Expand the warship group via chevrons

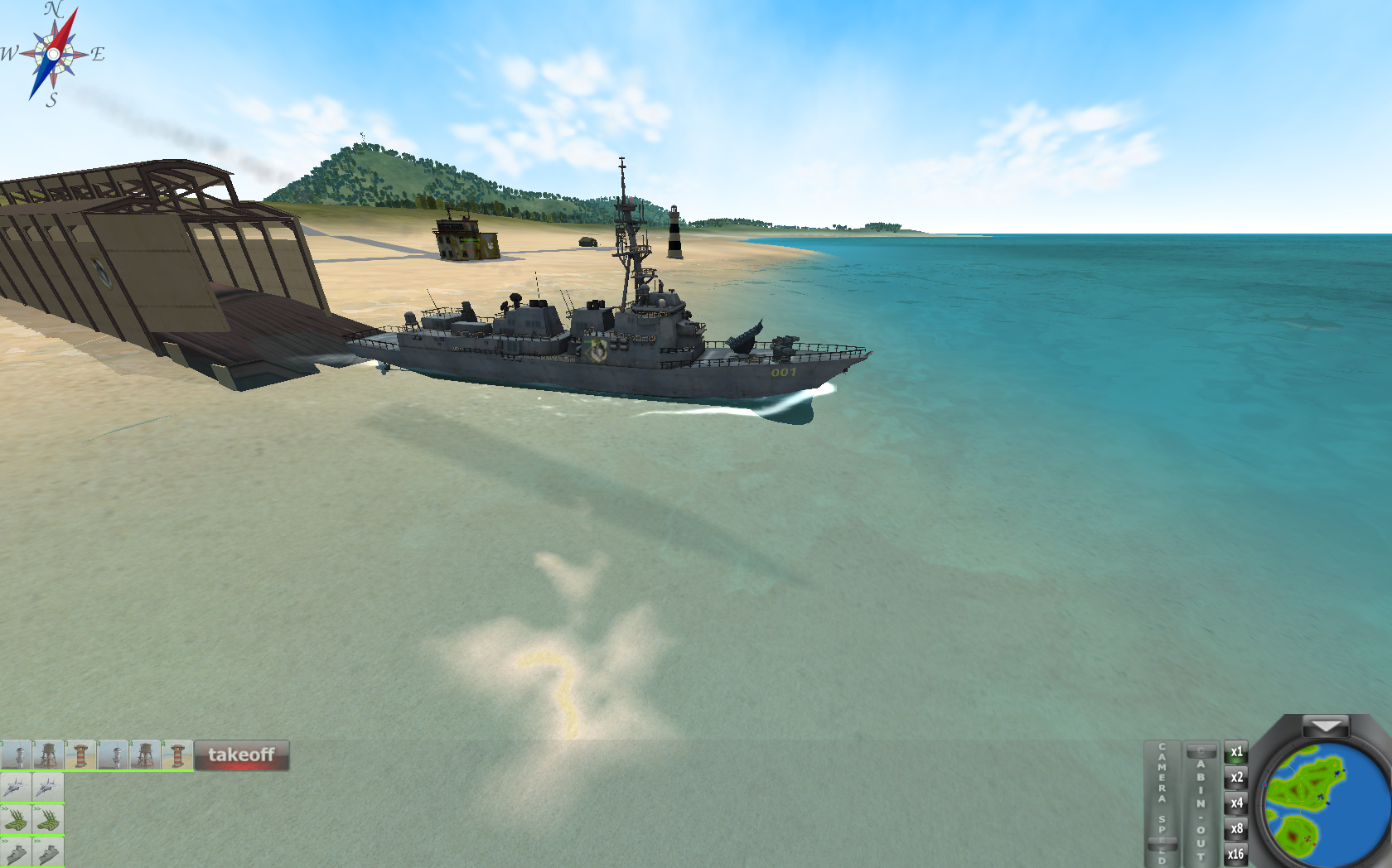(x=5, y=841)
